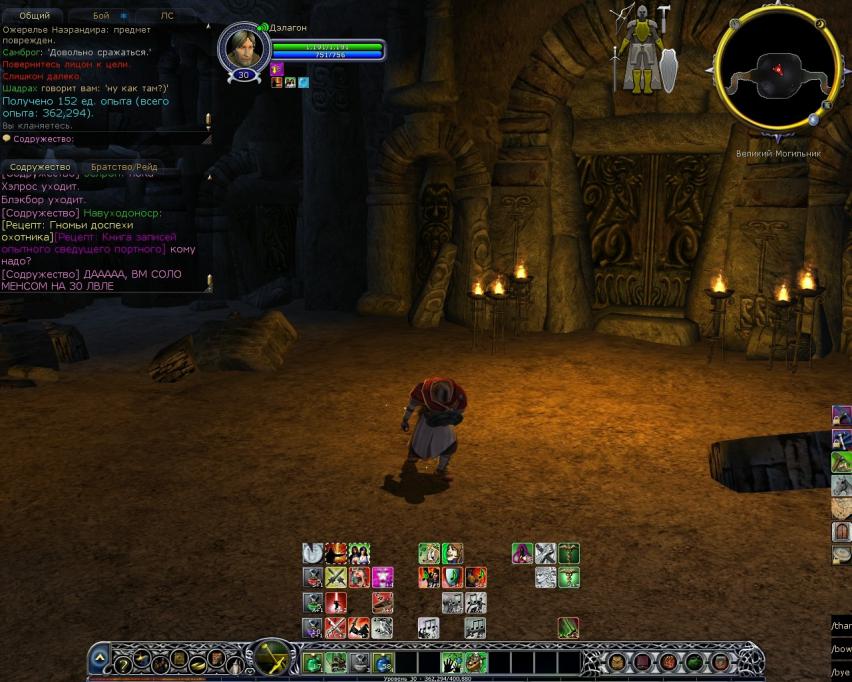Activate the green claw skill icon
852x682 pixels.
(x=568, y=628)
